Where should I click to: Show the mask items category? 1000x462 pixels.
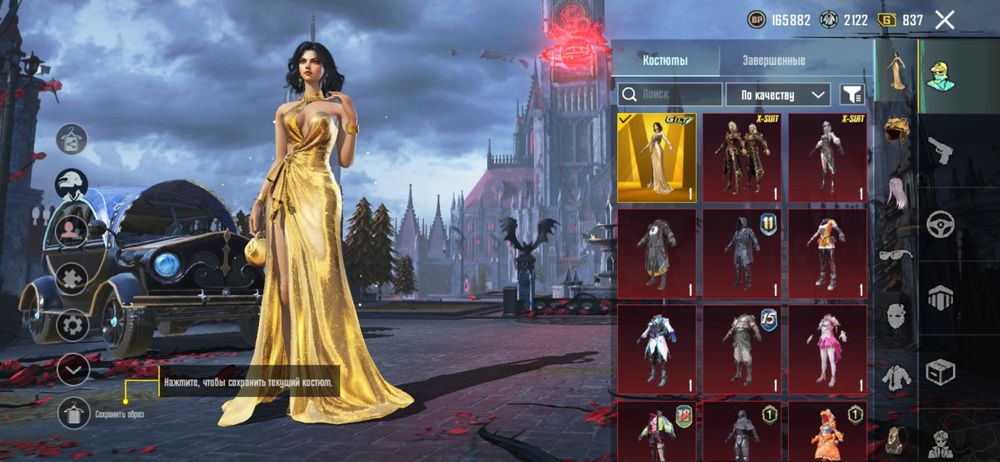(x=896, y=315)
